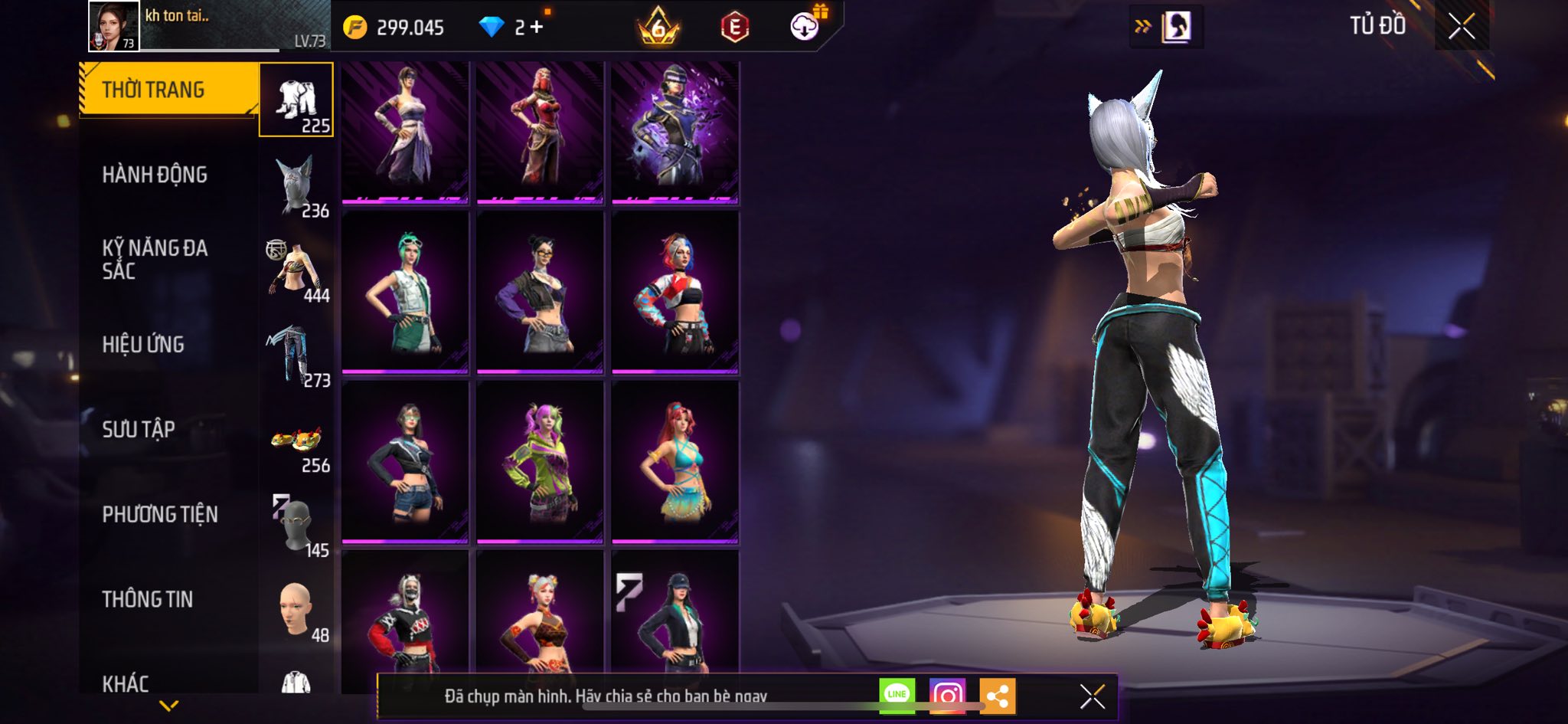Add diamonds with the plus button
Screen dimensions: 1568x724
[537, 28]
